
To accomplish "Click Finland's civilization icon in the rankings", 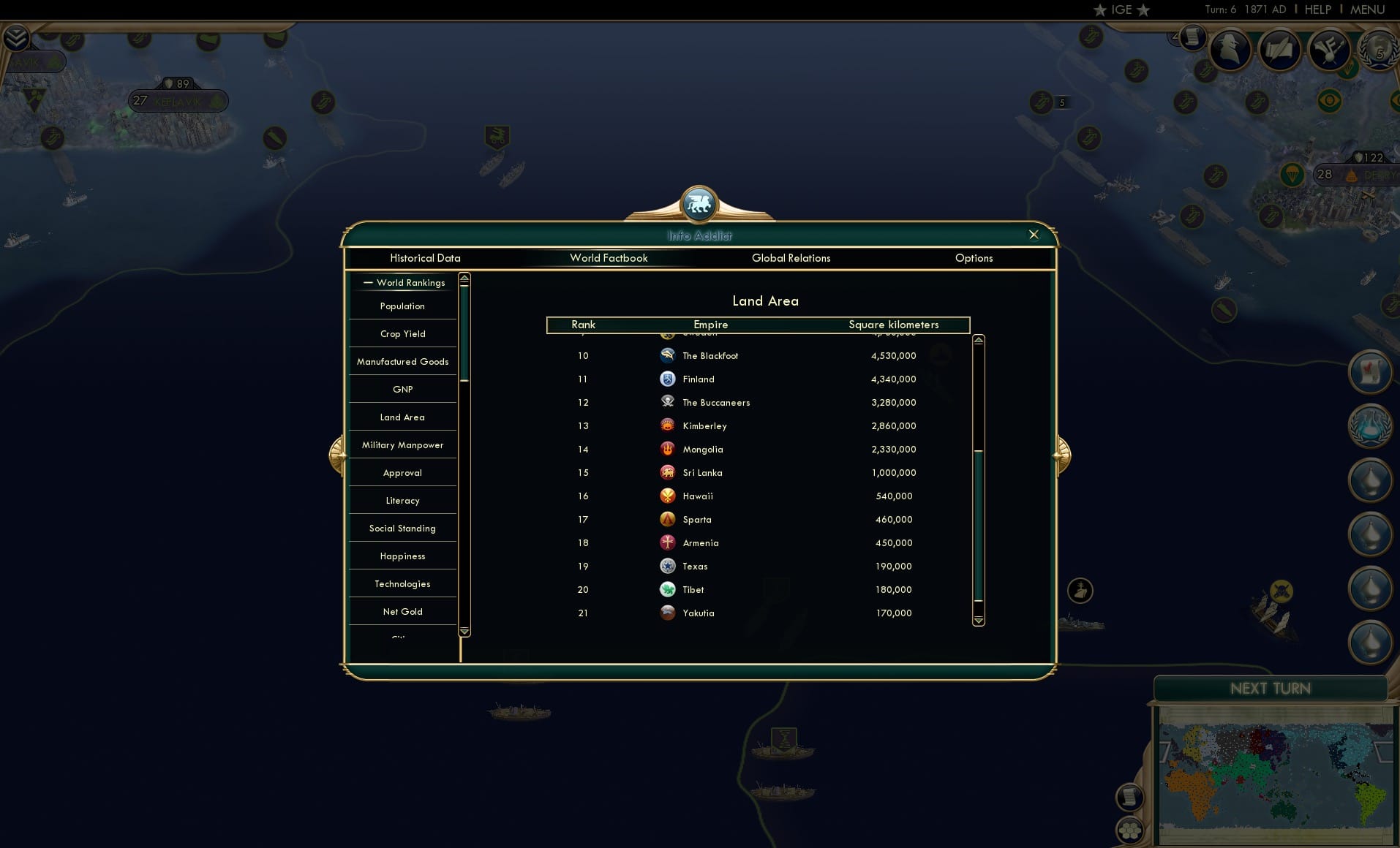I will click(669, 379).
